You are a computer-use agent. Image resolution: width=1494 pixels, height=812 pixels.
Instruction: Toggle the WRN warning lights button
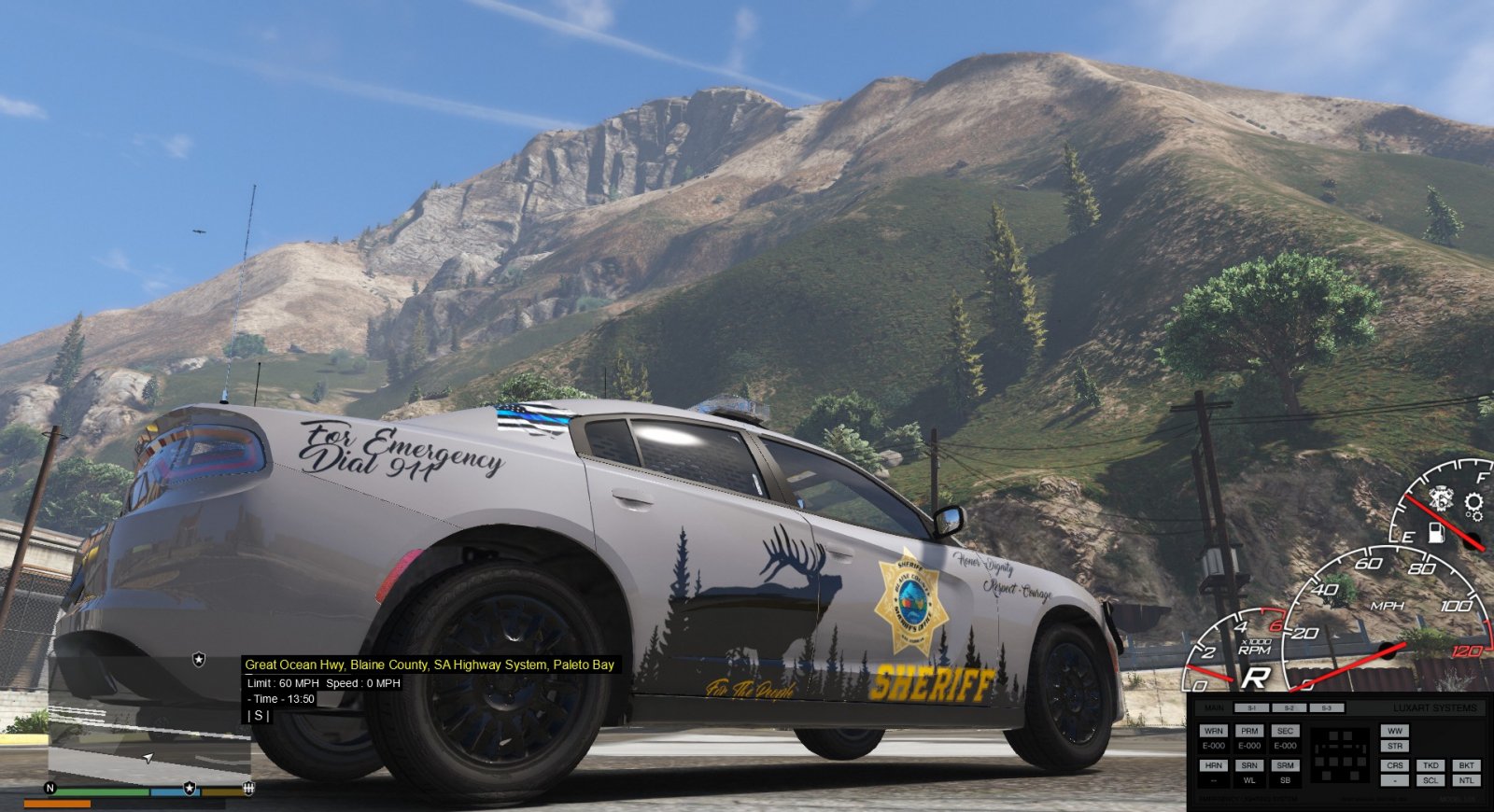click(1214, 731)
